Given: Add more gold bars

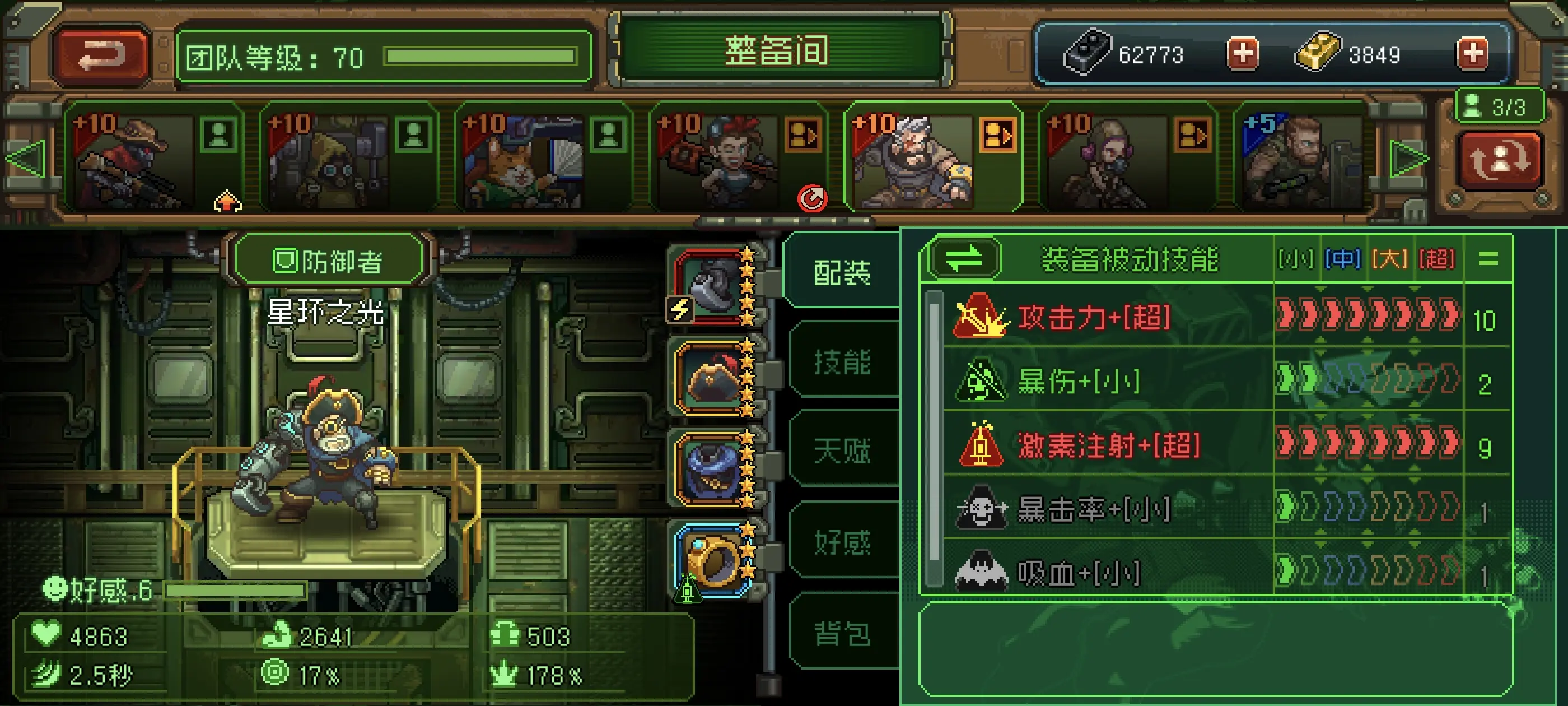Looking at the screenshot, I should [x=1472, y=54].
